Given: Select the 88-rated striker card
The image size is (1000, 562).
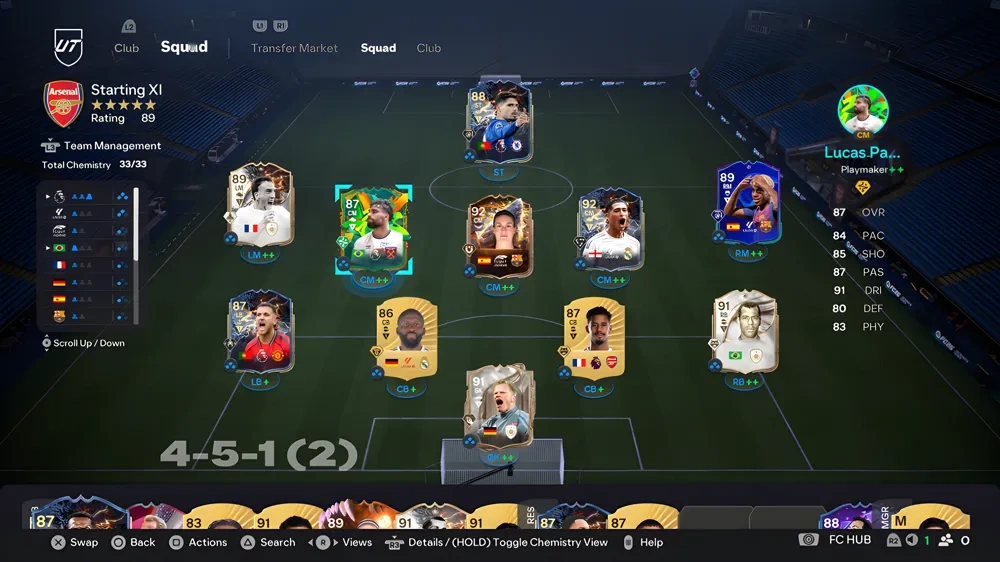Looking at the screenshot, I should click(499, 124).
